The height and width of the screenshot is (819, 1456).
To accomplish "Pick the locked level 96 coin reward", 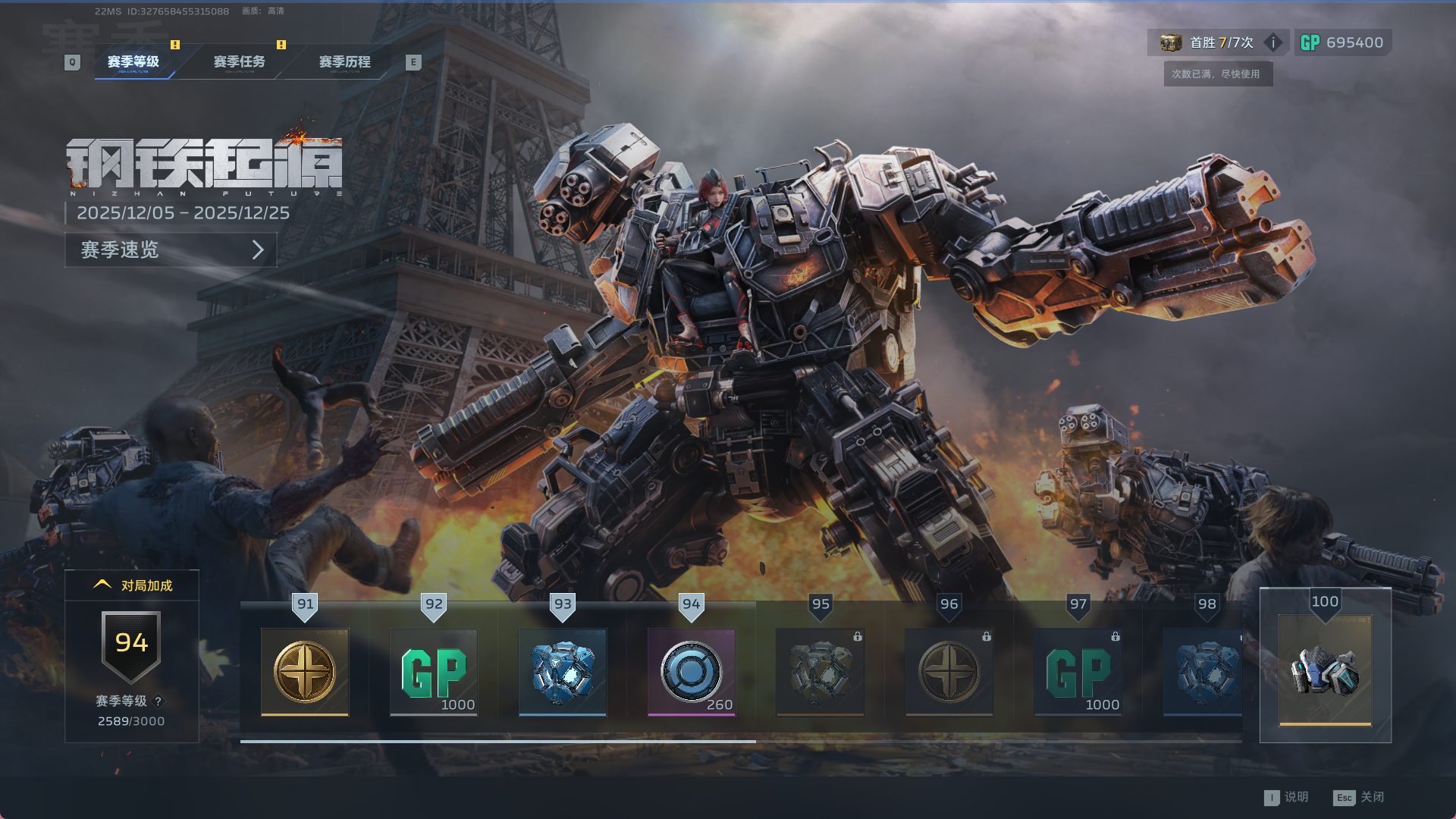I will click(x=949, y=672).
